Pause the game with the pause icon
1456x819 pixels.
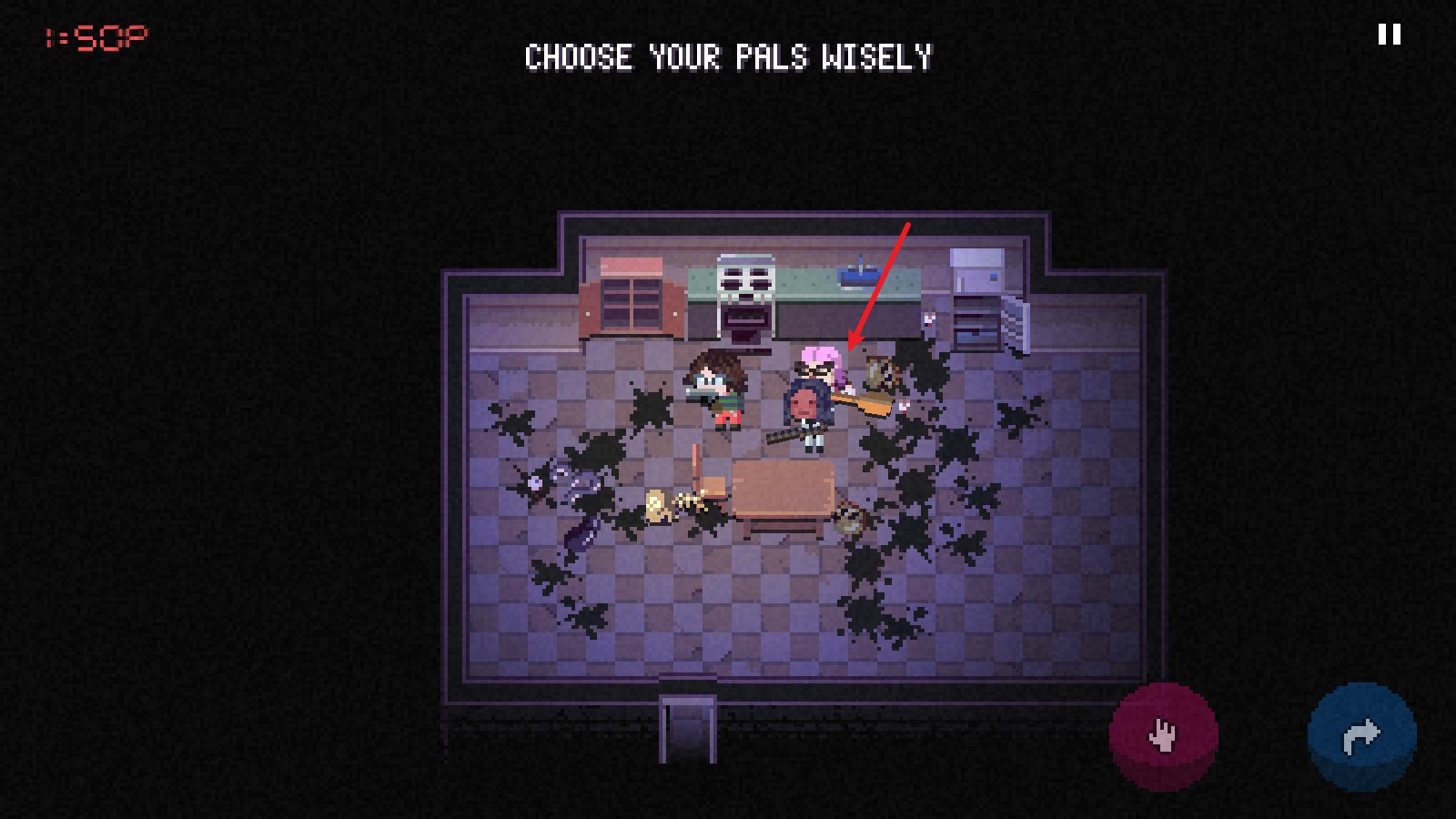click(1389, 35)
